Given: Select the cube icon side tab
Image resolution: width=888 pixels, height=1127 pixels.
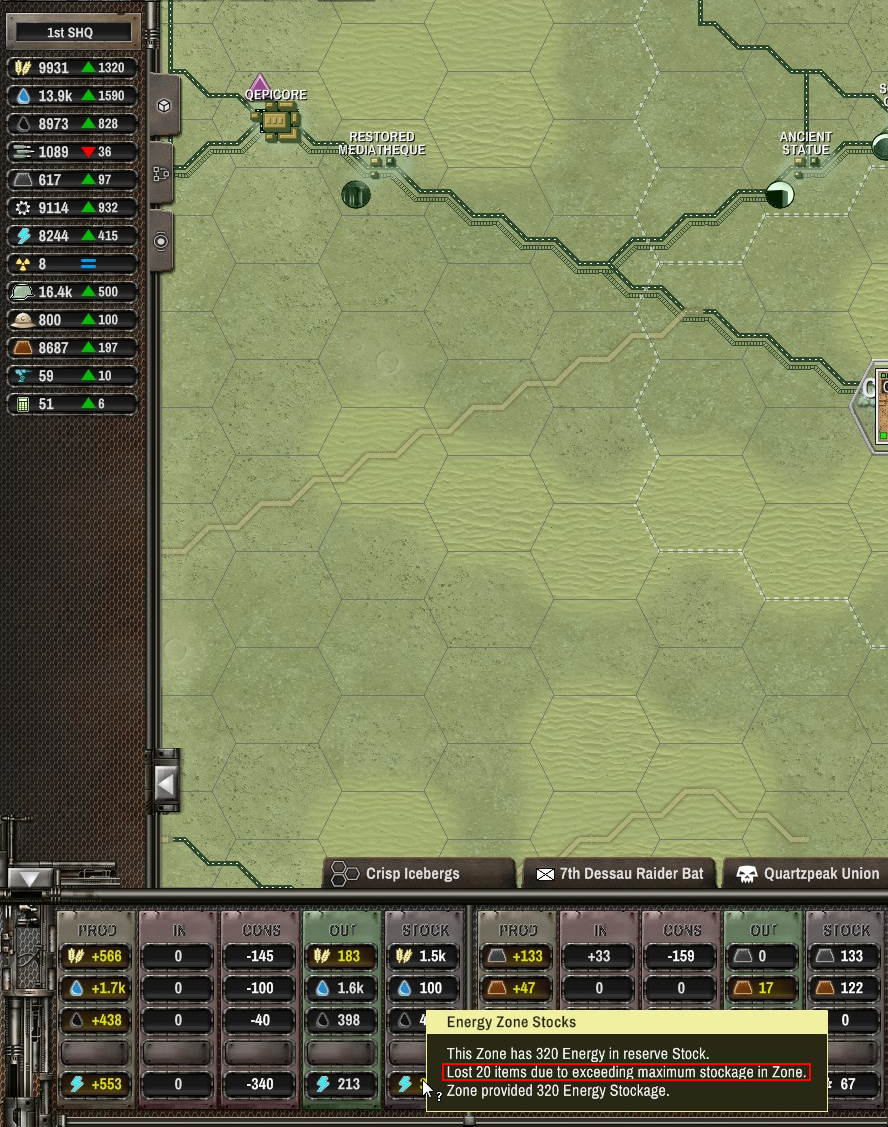Looking at the screenshot, I should [x=163, y=106].
